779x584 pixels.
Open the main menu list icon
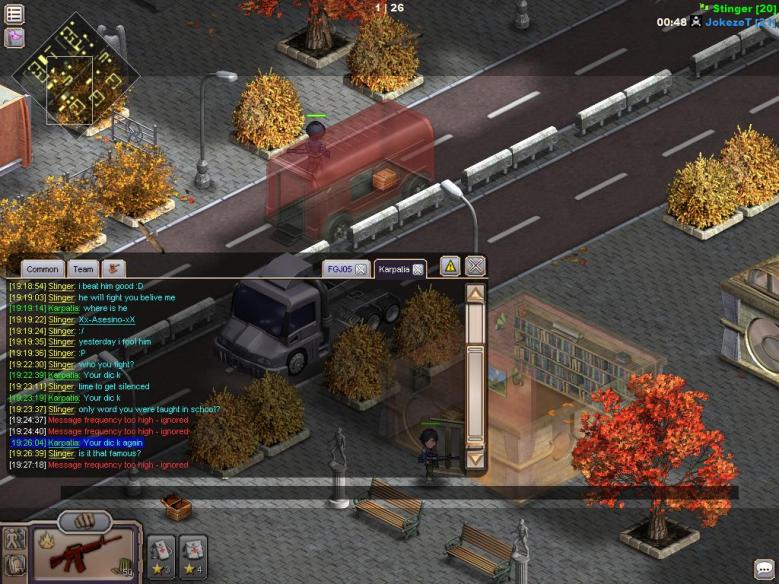pos(14,14)
